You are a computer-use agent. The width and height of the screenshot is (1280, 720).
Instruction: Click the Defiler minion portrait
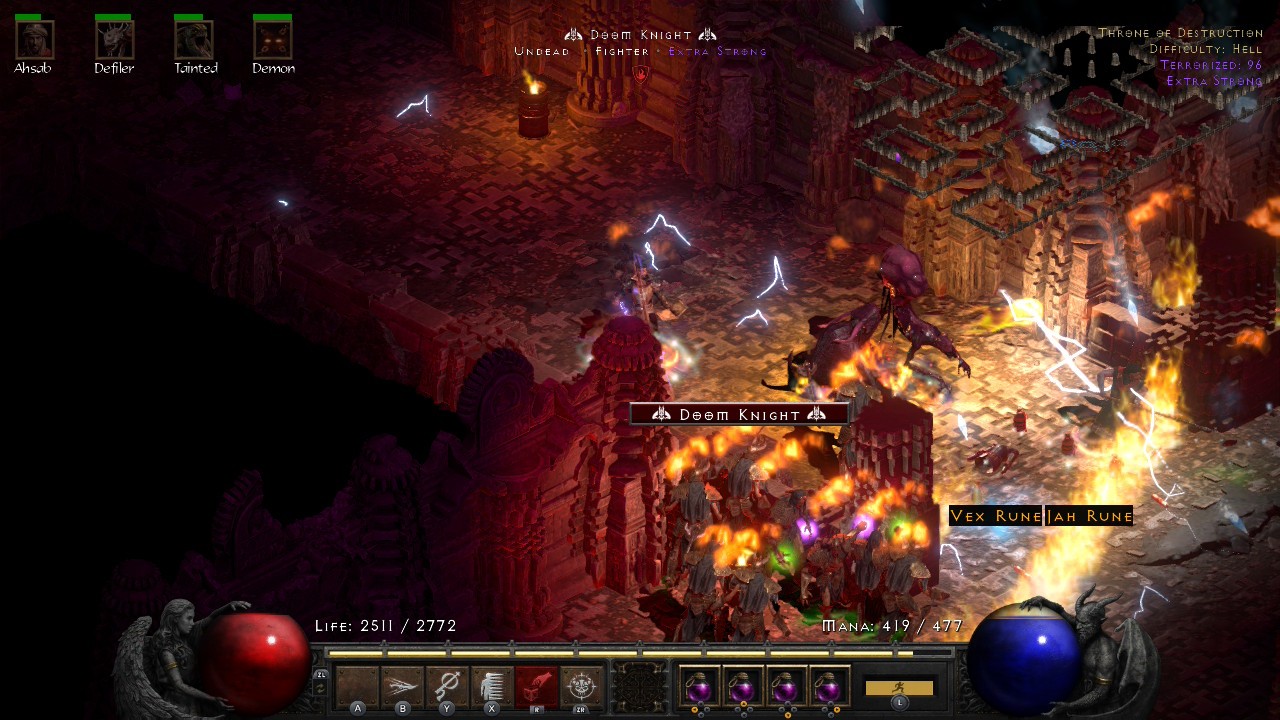coord(114,40)
